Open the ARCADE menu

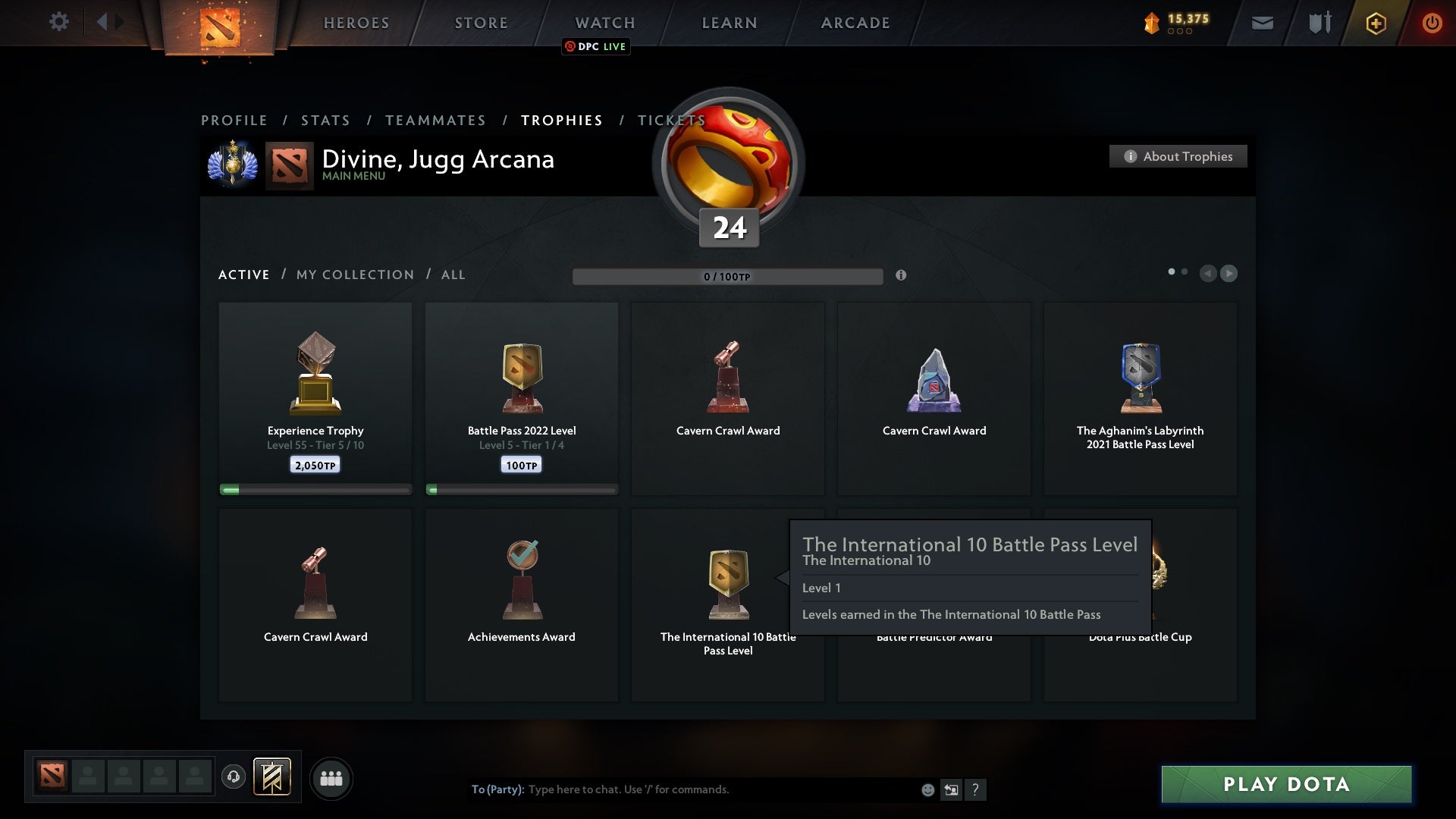click(x=854, y=23)
